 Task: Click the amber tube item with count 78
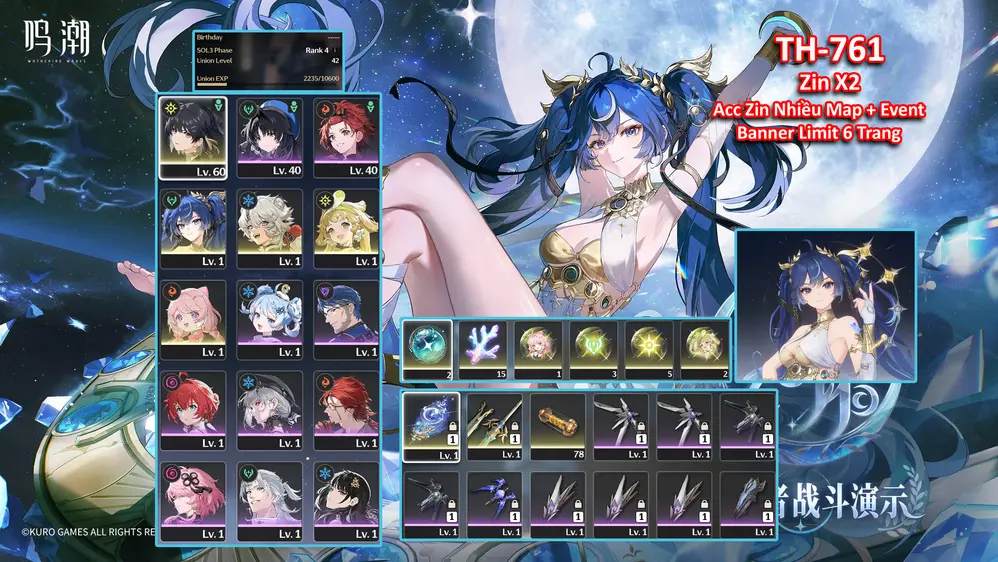point(558,427)
